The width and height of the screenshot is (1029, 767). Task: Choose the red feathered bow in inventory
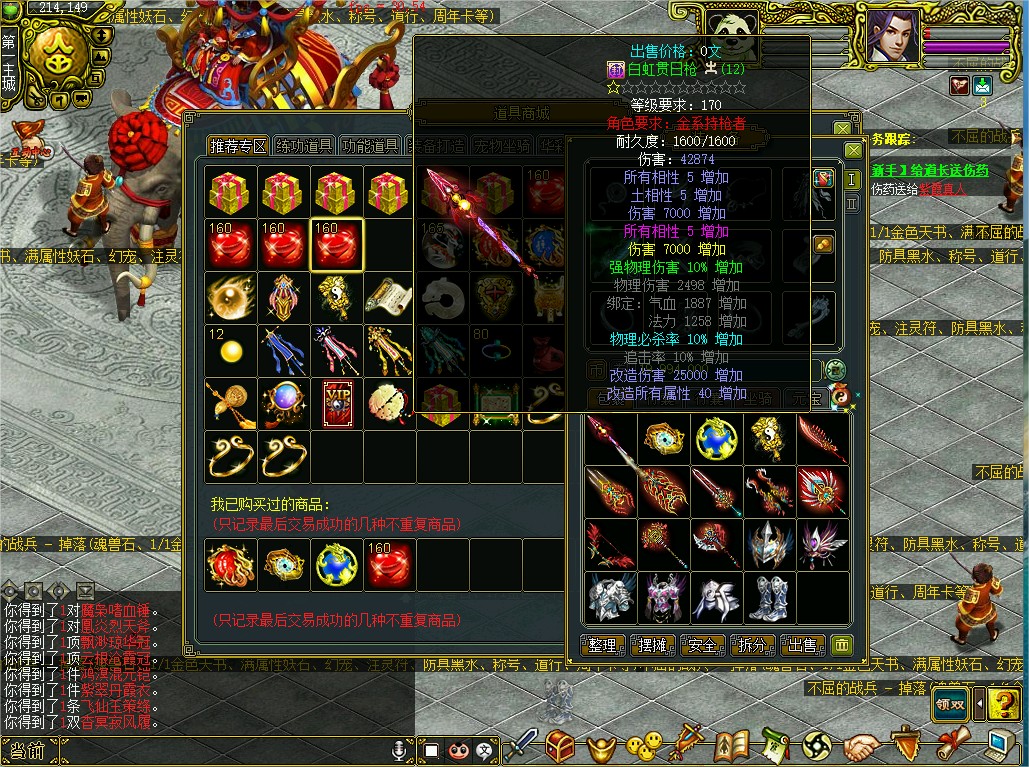point(610,544)
